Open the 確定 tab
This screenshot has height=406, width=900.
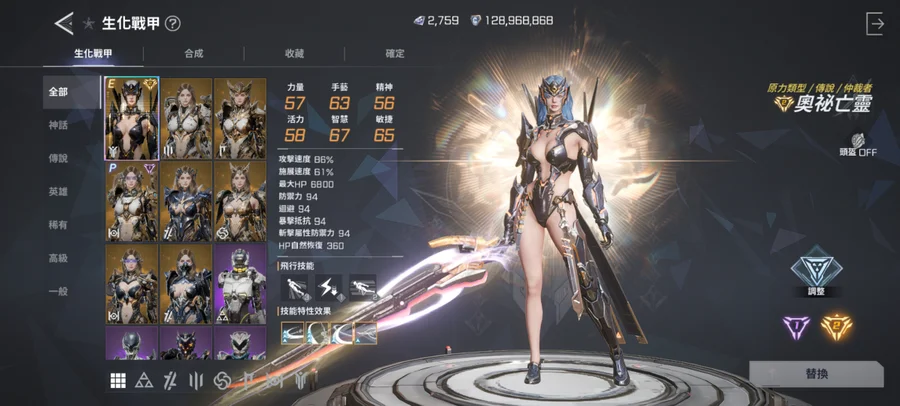tap(395, 53)
